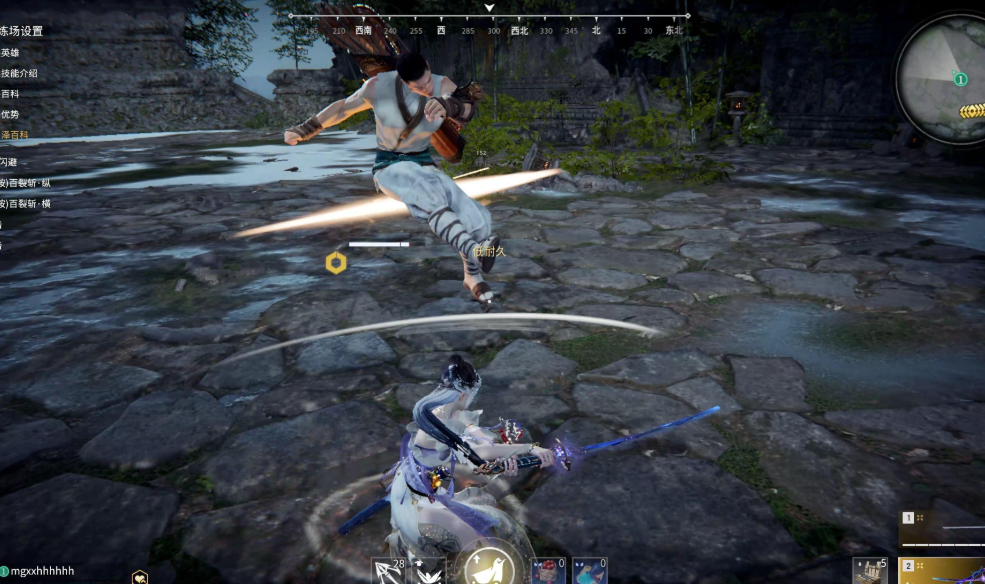Select the repair kit slot showing 5
Viewport: 985px width, 584px height.
[870, 571]
